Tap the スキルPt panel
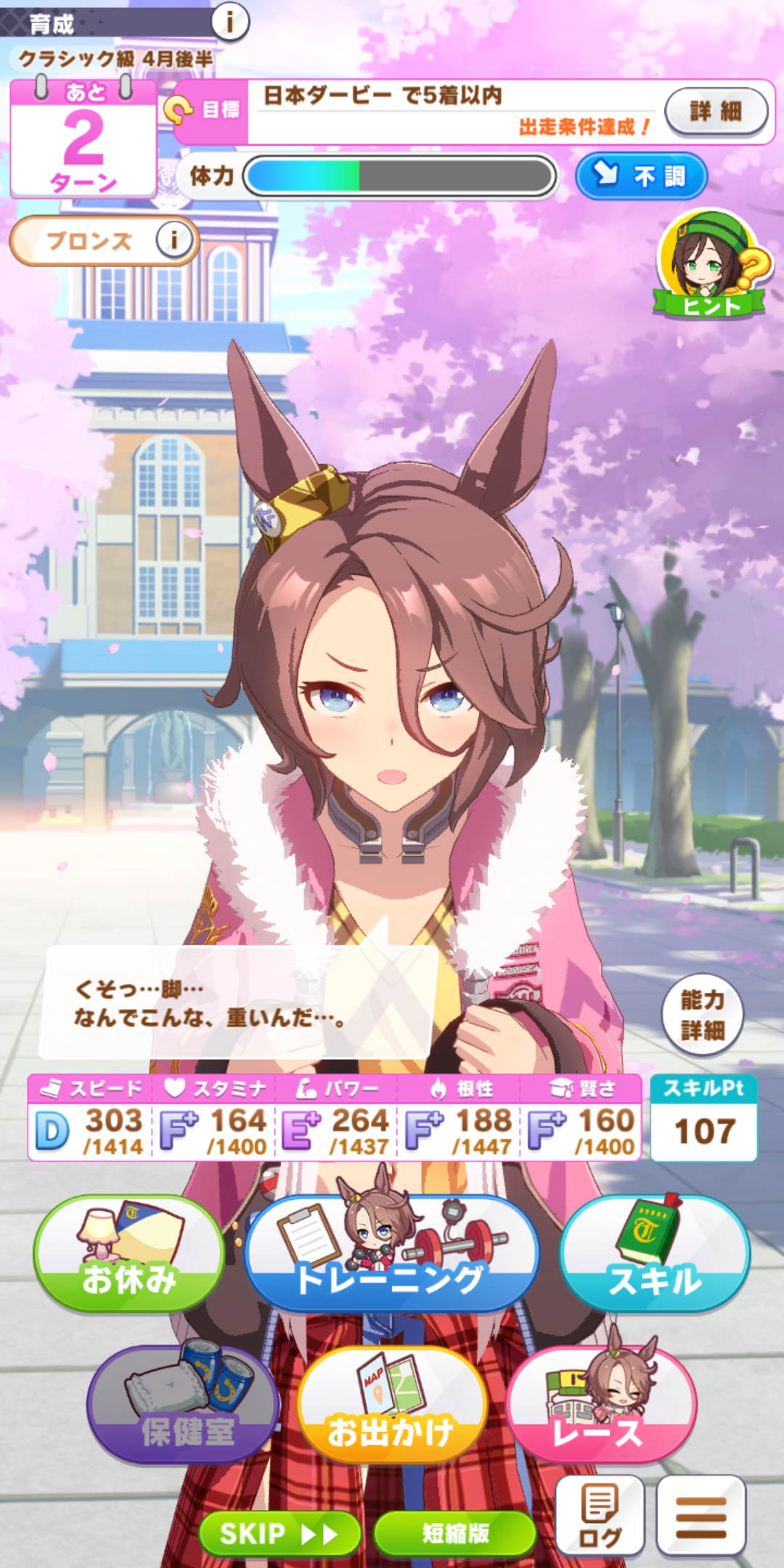784x1568 pixels. point(703,1118)
